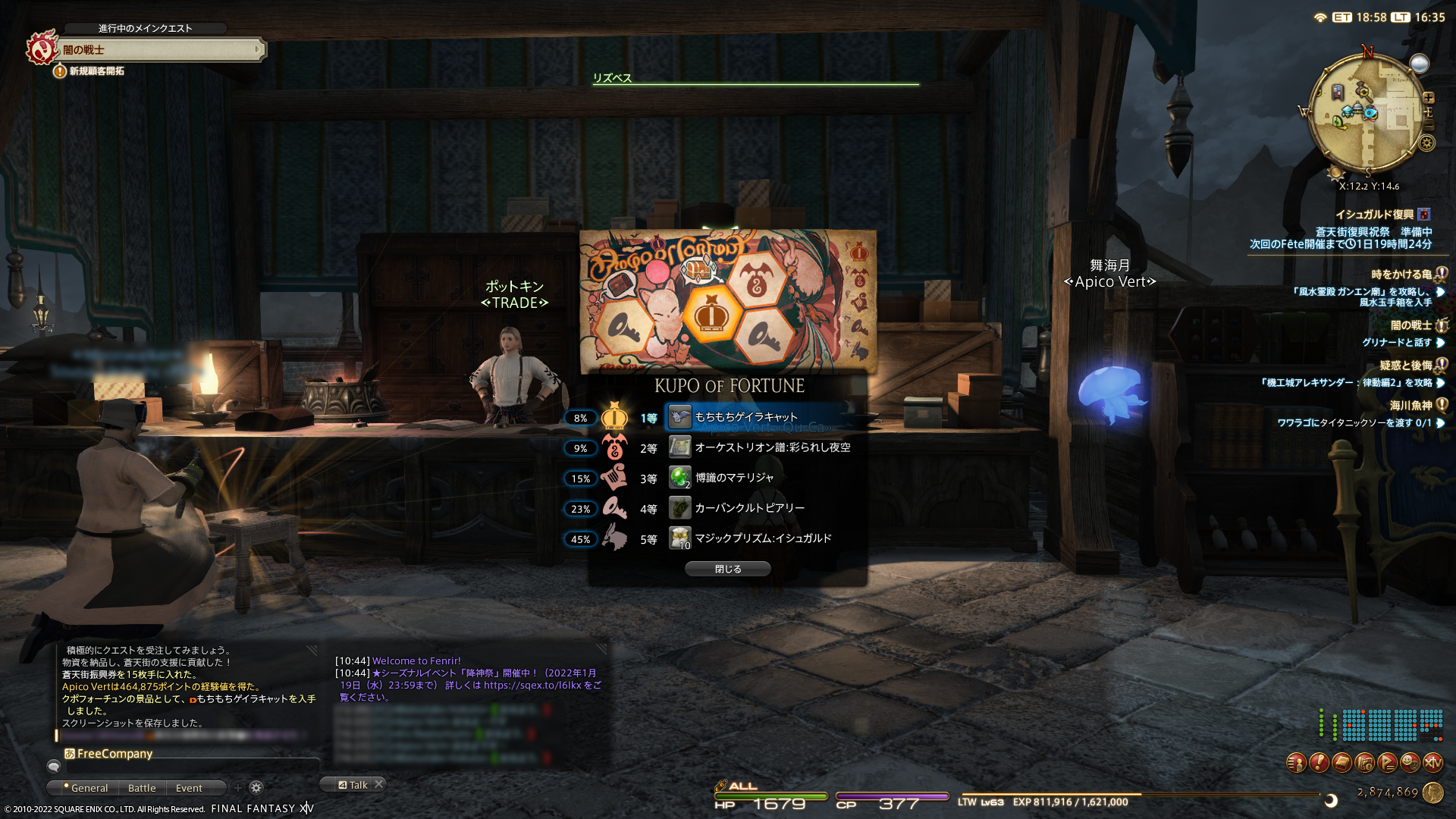Click the minimap zoom-out minus button
Viewport: 1456px width, 819px height.
[1429, 125]
